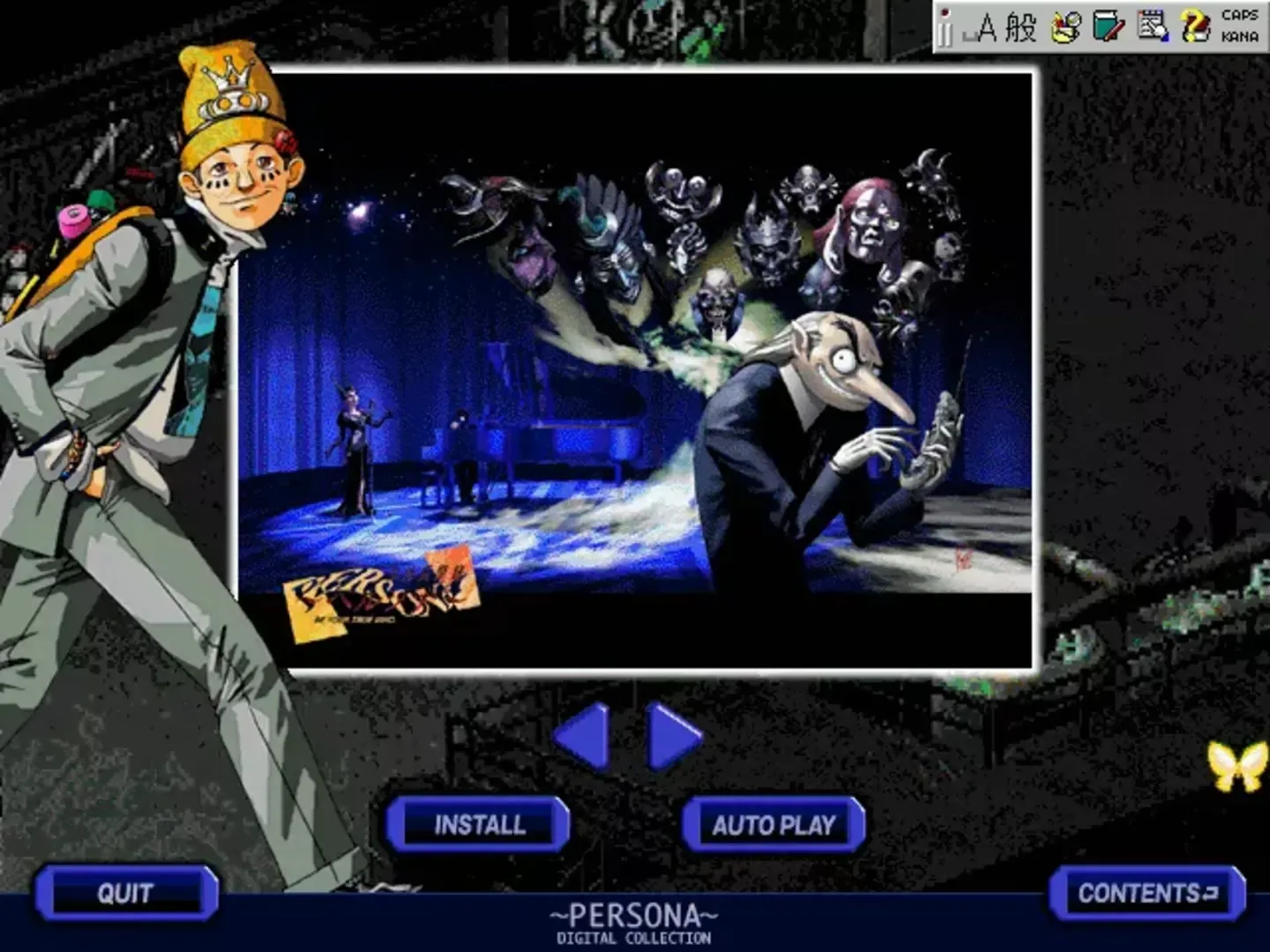Open IME help via the question mark icon
Viewport: 1270px width, 952px height.
click(x=1195, y=26)
